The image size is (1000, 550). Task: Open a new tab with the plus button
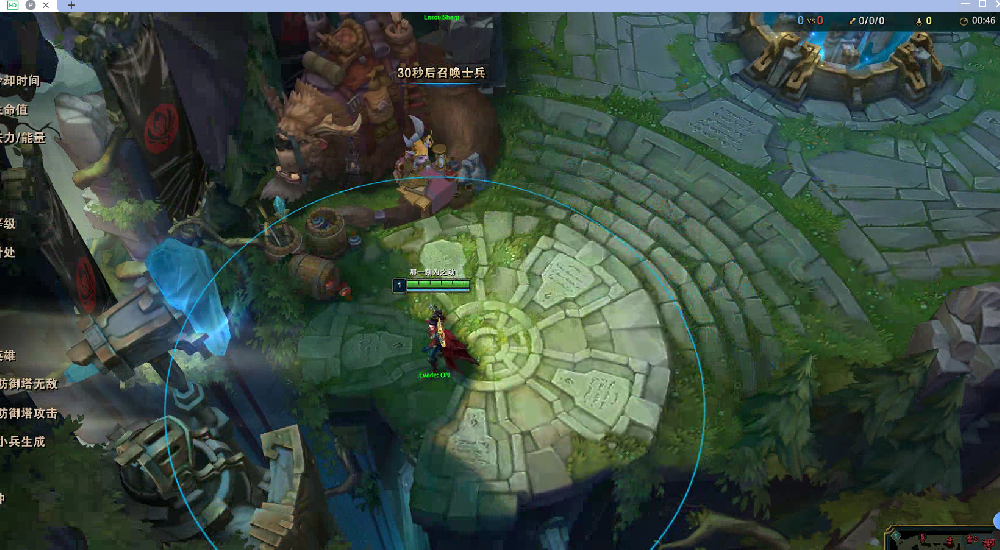[x=71, y=5]
